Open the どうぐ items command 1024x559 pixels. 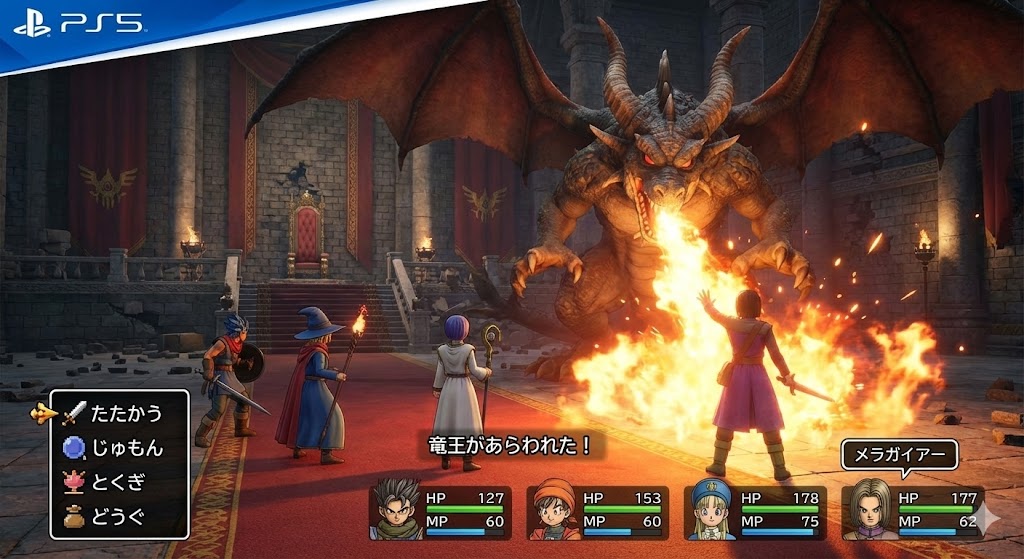click(118, 516)
